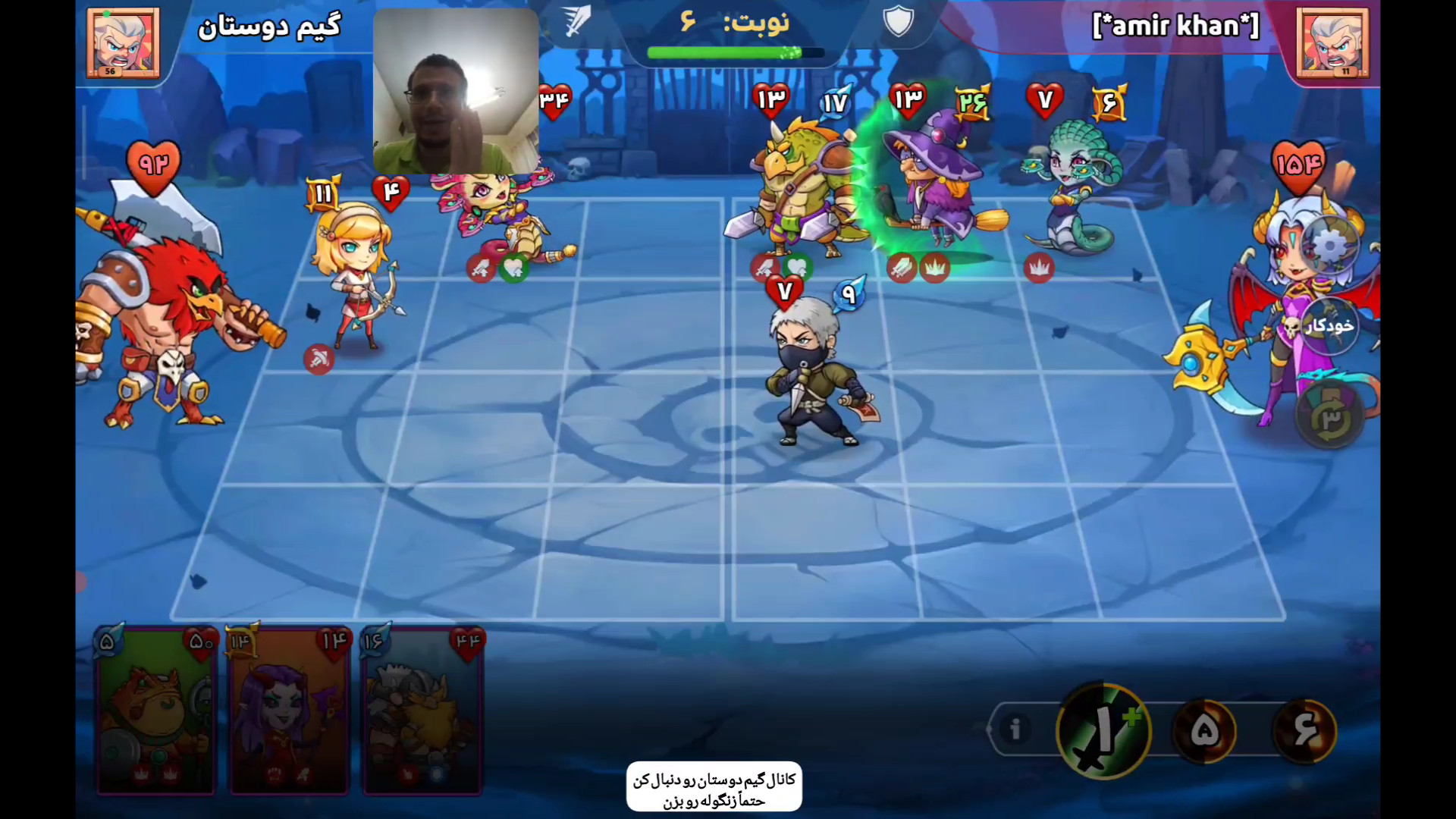Click the streamer webcam overlay
This screenshot has height=819, width=1456.
coord(456,91)
